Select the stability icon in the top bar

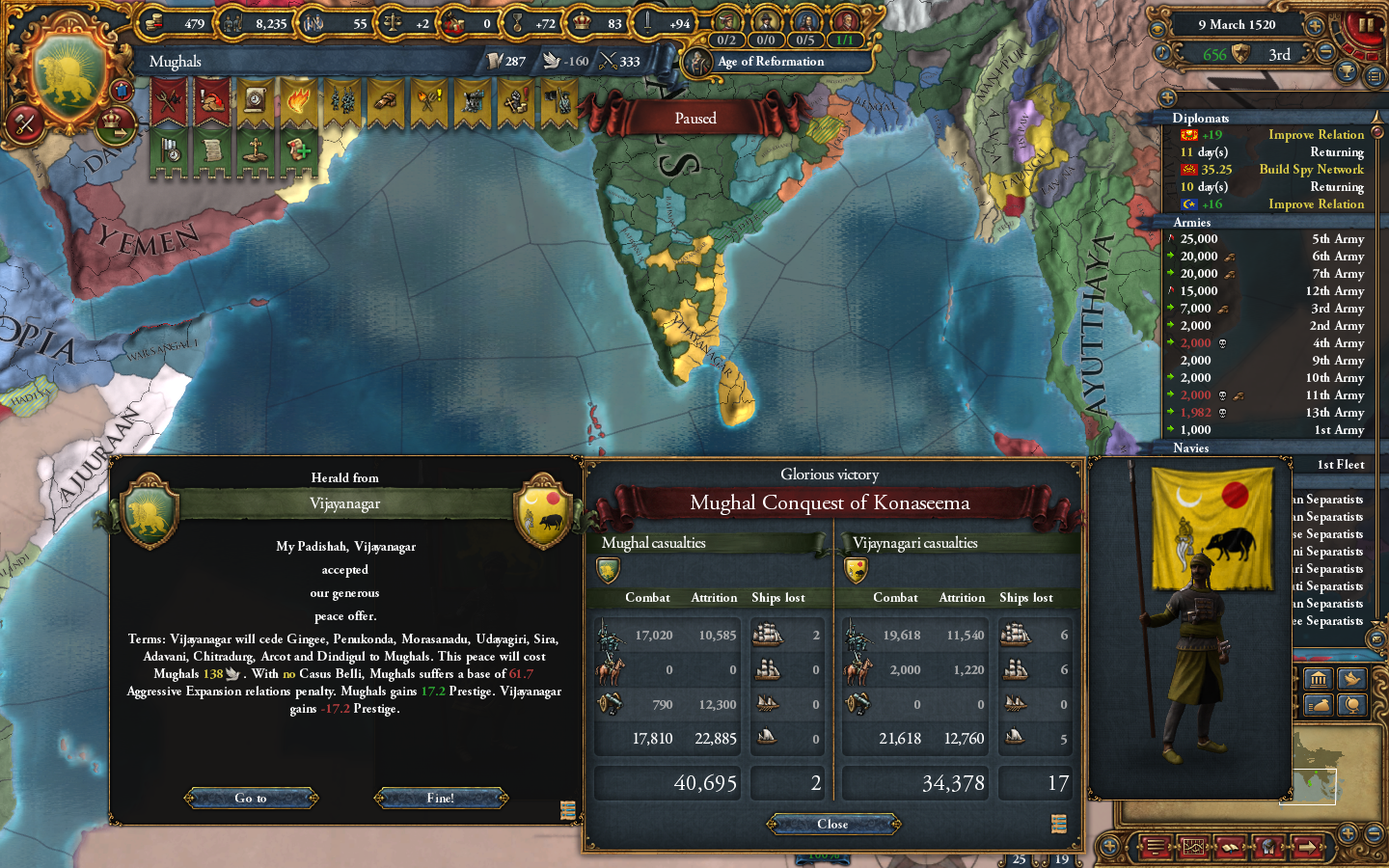393,22
